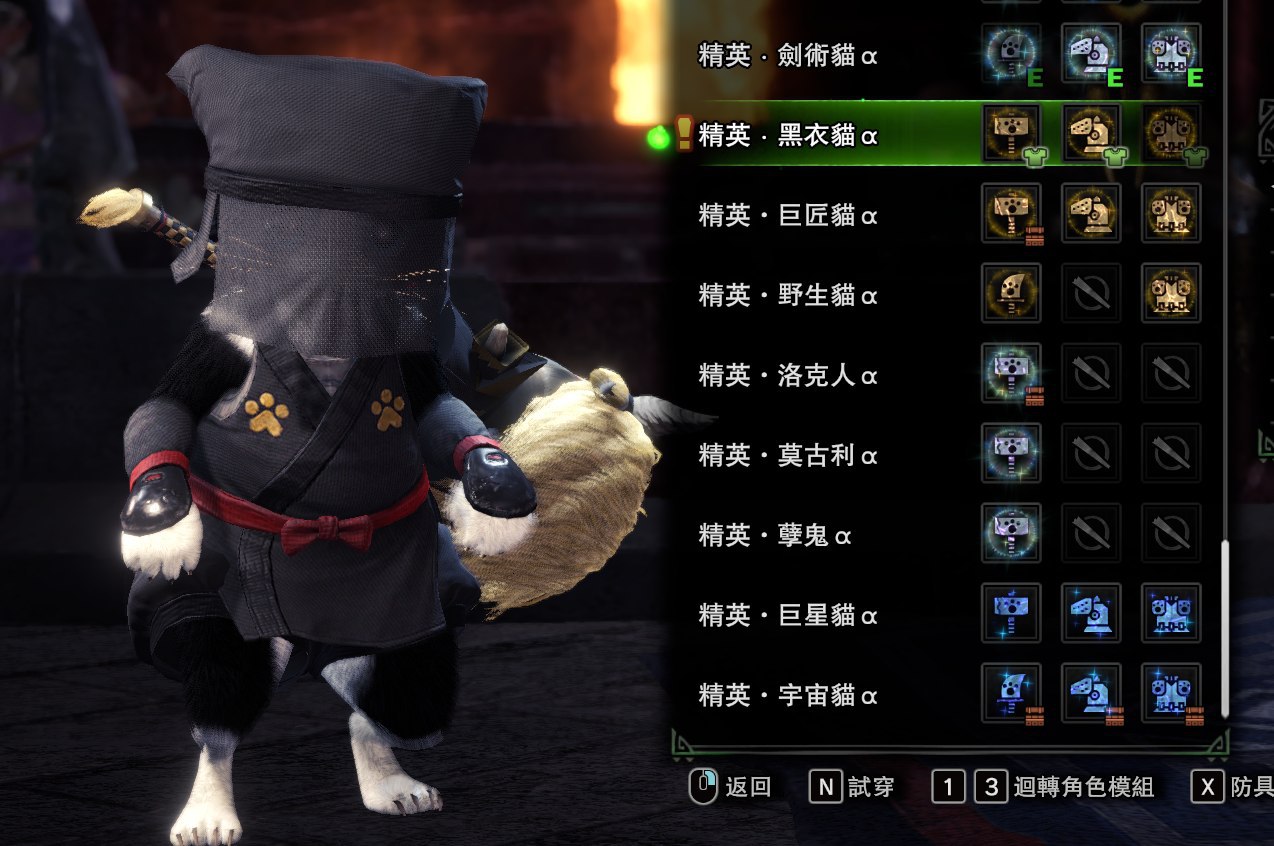Select the 精英·劍術貓α armor row
The image size is (1274, 846).
(x=788, y=55)
